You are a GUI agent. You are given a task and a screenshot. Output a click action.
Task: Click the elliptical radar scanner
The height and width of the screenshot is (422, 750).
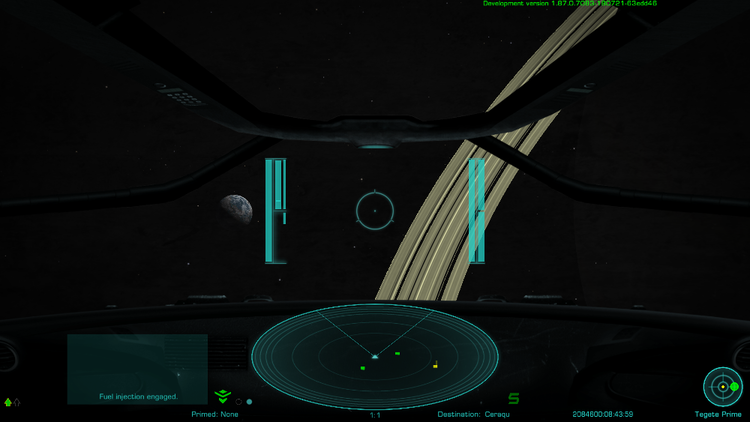374,355
